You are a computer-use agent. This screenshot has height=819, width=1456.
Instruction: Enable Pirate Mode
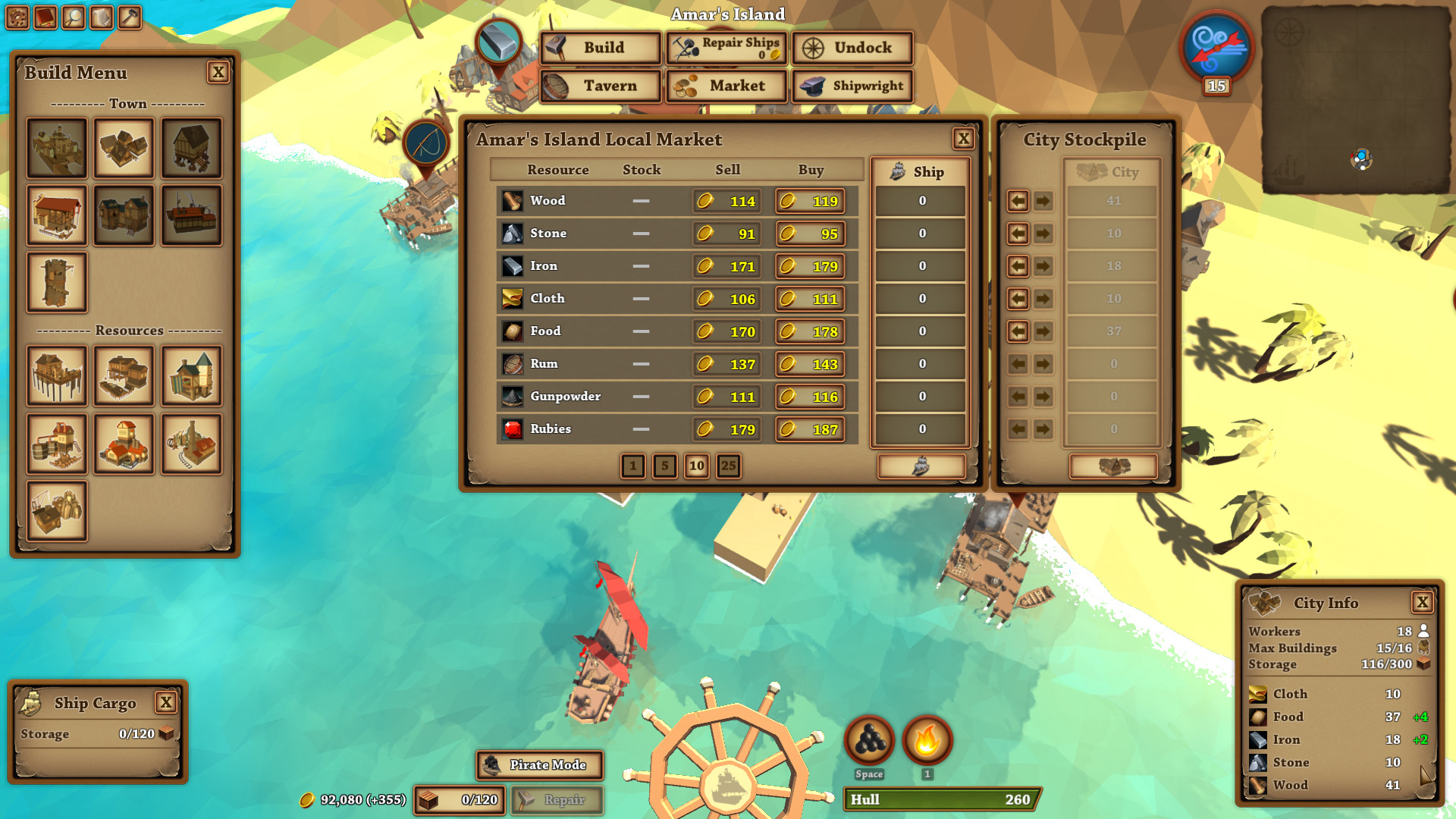pos(539,765)
